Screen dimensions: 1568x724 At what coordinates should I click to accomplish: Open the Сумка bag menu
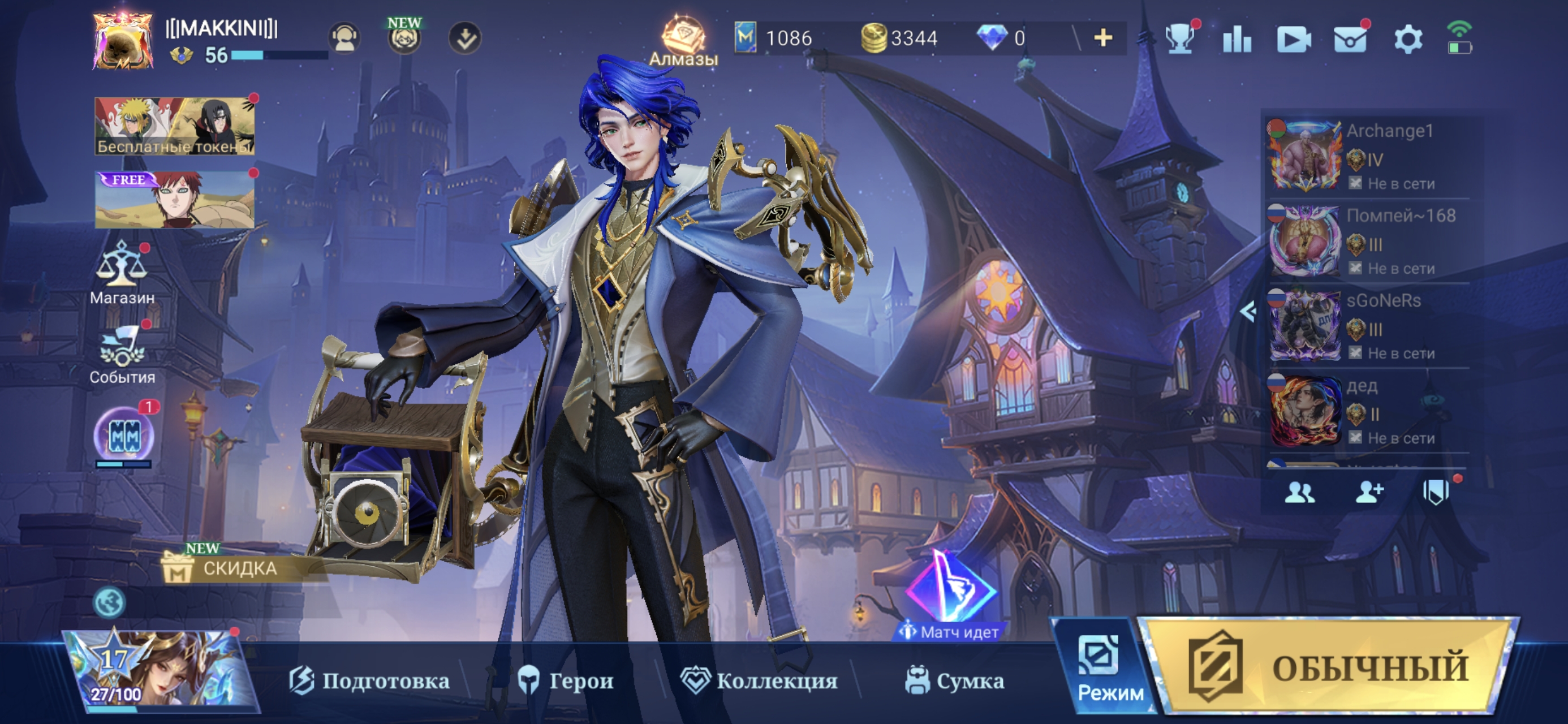click(954, 680)
